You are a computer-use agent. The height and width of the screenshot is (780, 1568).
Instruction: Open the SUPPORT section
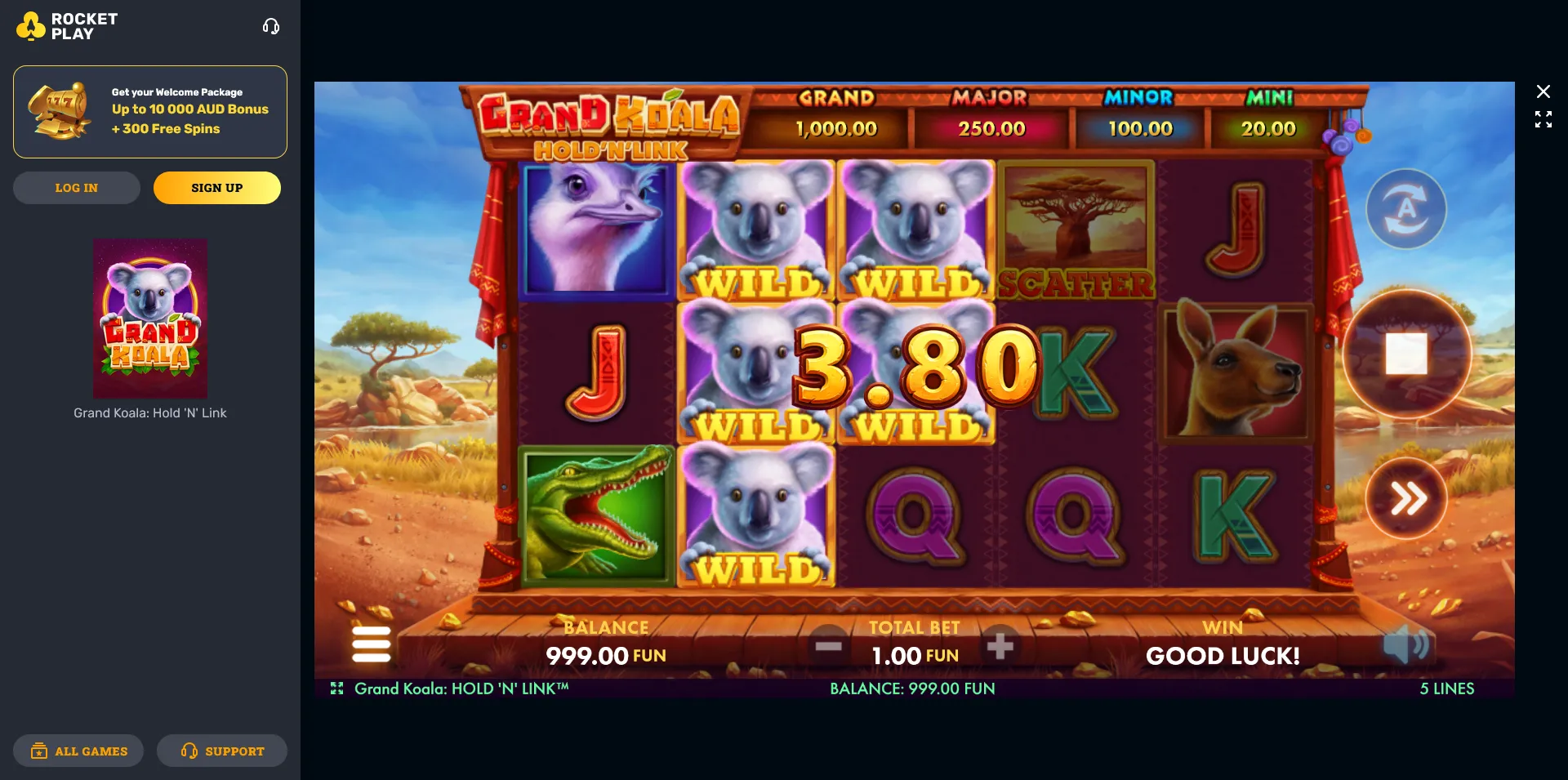pos(221,751)
